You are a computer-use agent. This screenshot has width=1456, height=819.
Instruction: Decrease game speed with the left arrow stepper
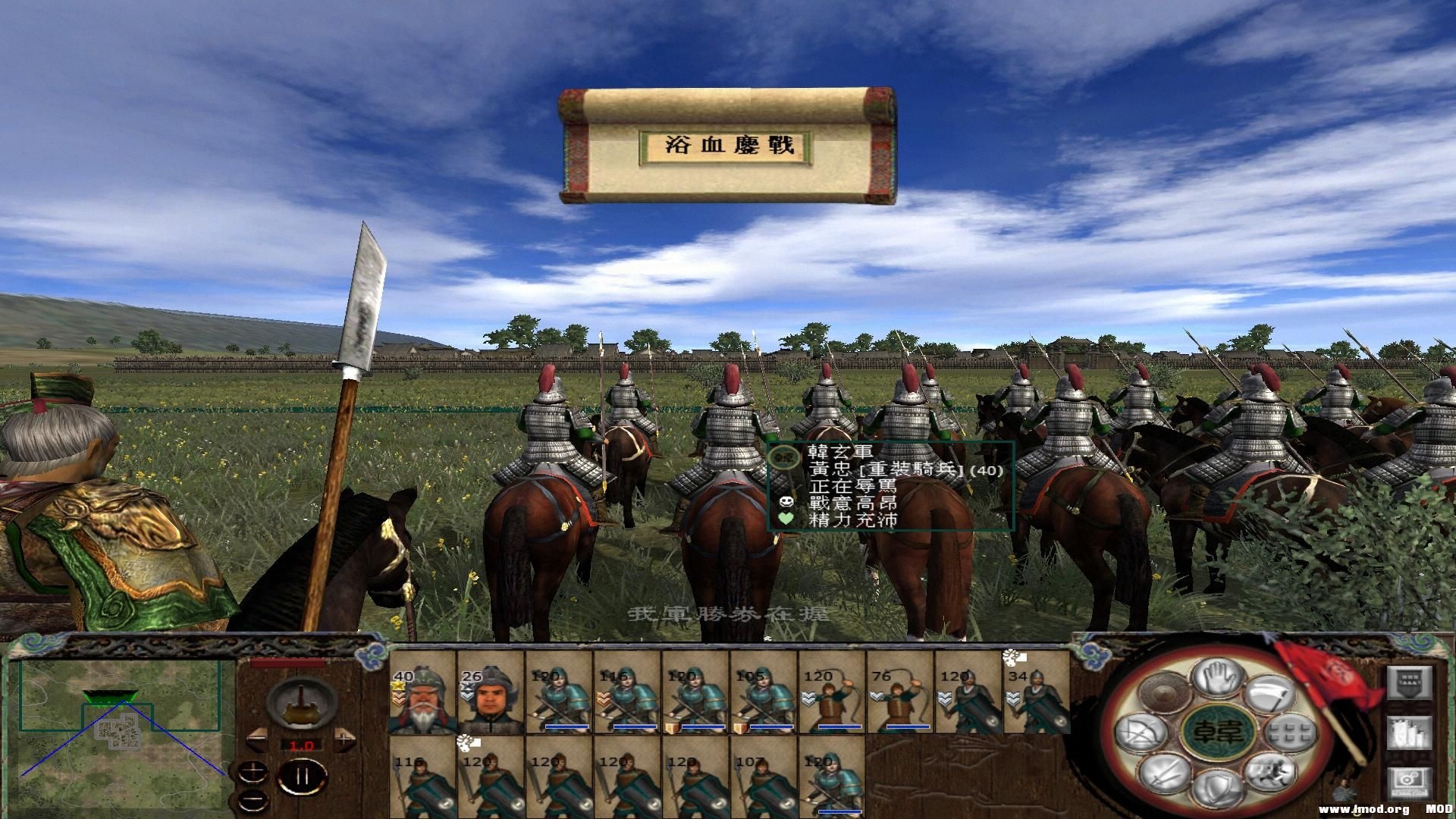257,739
